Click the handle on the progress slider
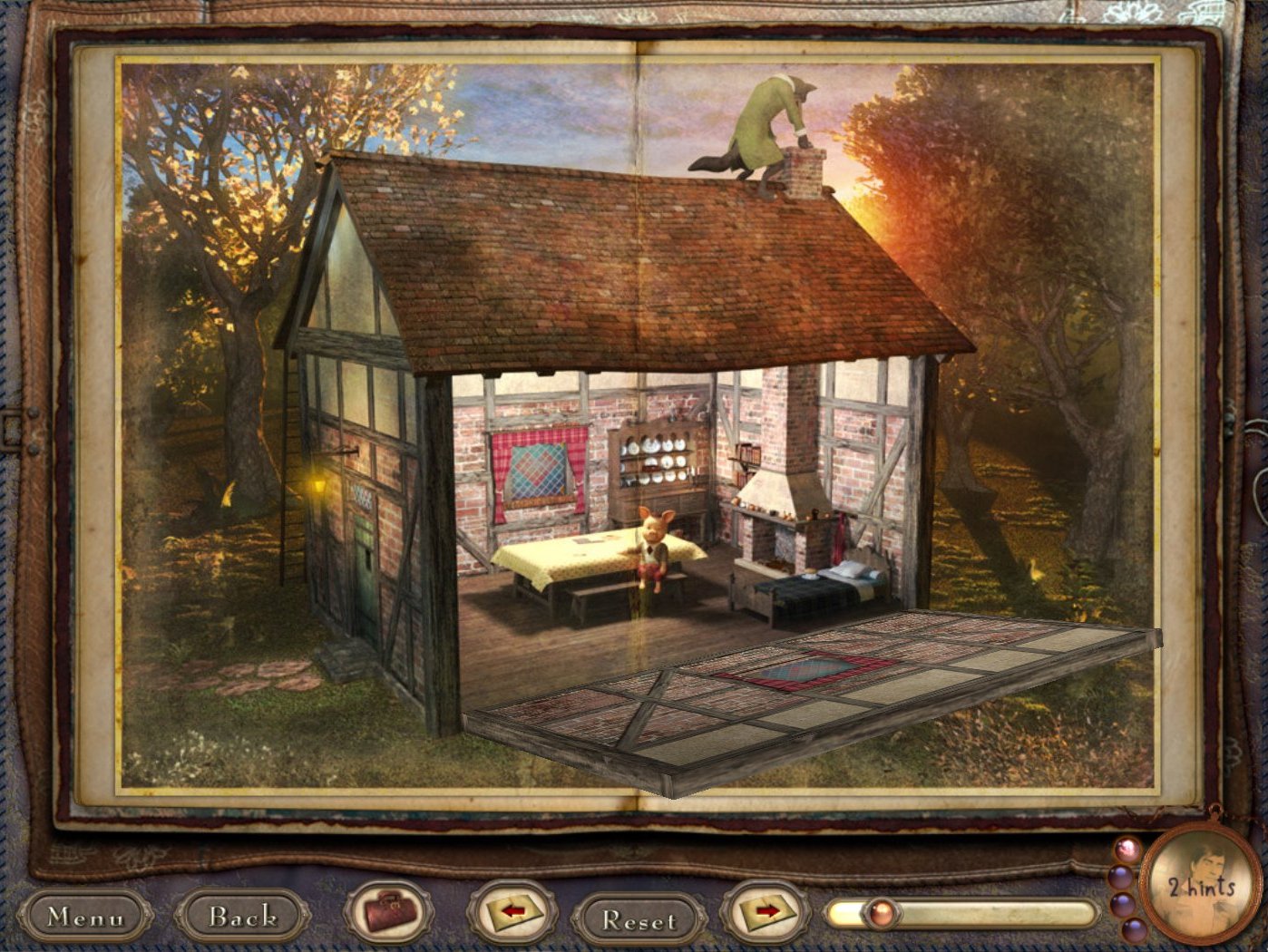The width and height of the screenshot is (1268, 952). click(x=883, y=912)
